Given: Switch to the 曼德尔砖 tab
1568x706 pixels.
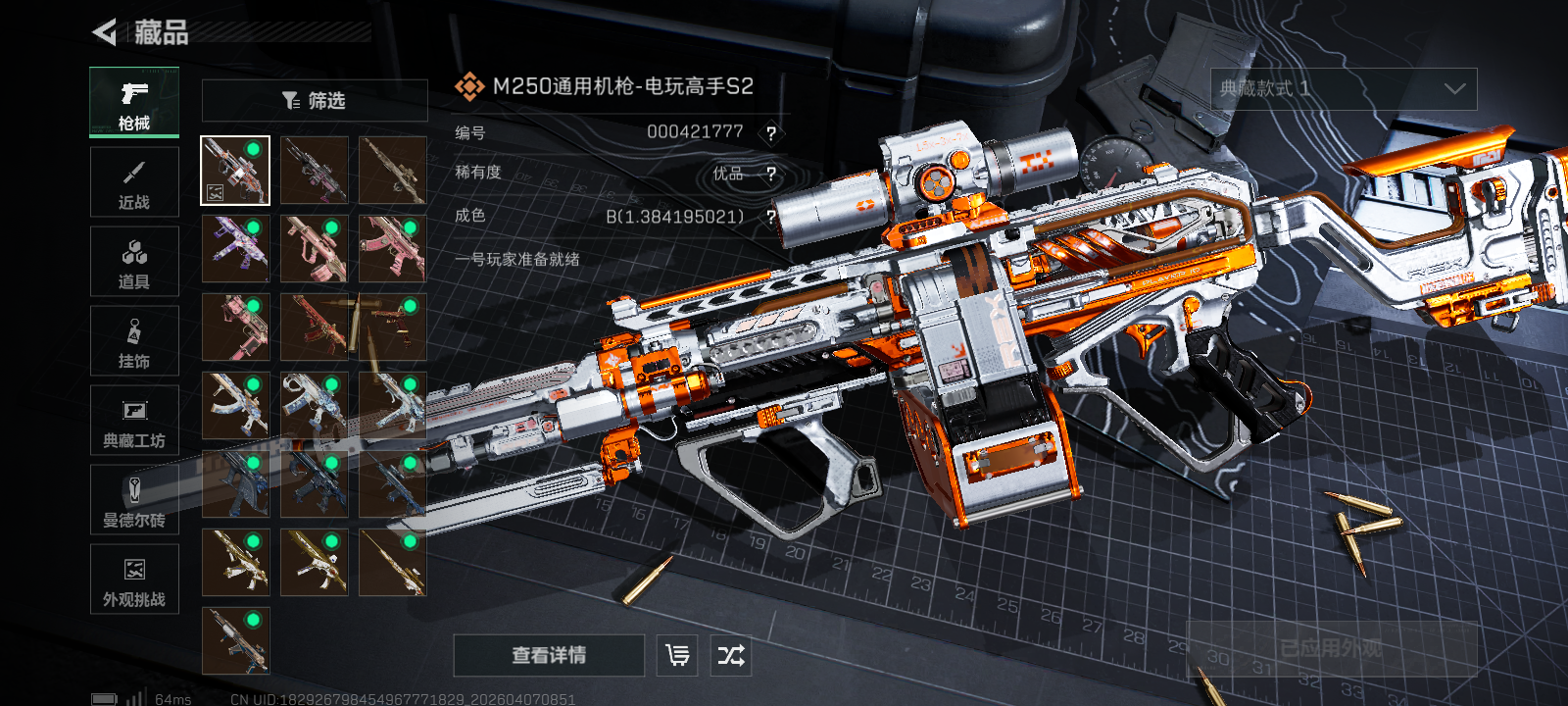Looking at the screenshot, I should (134, 500).
